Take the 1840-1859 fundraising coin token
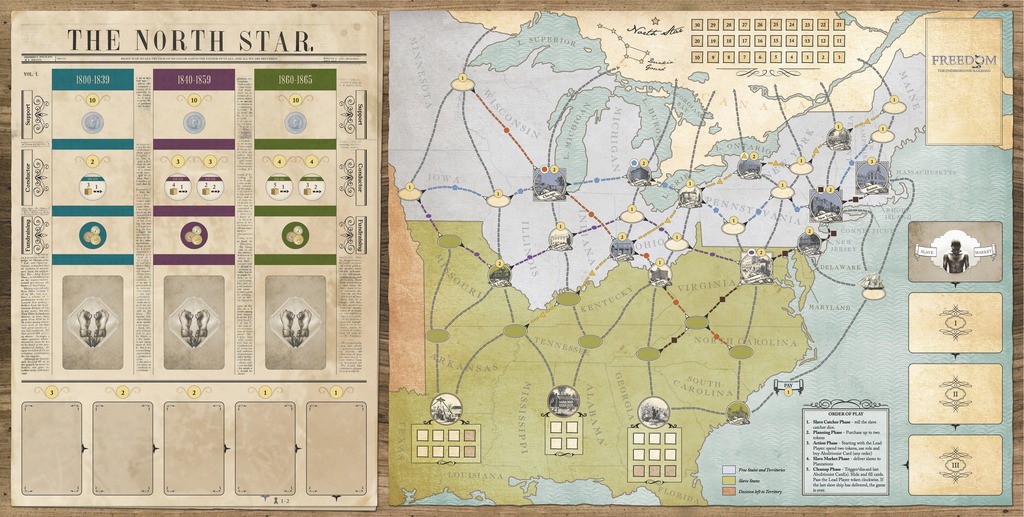 194,235
